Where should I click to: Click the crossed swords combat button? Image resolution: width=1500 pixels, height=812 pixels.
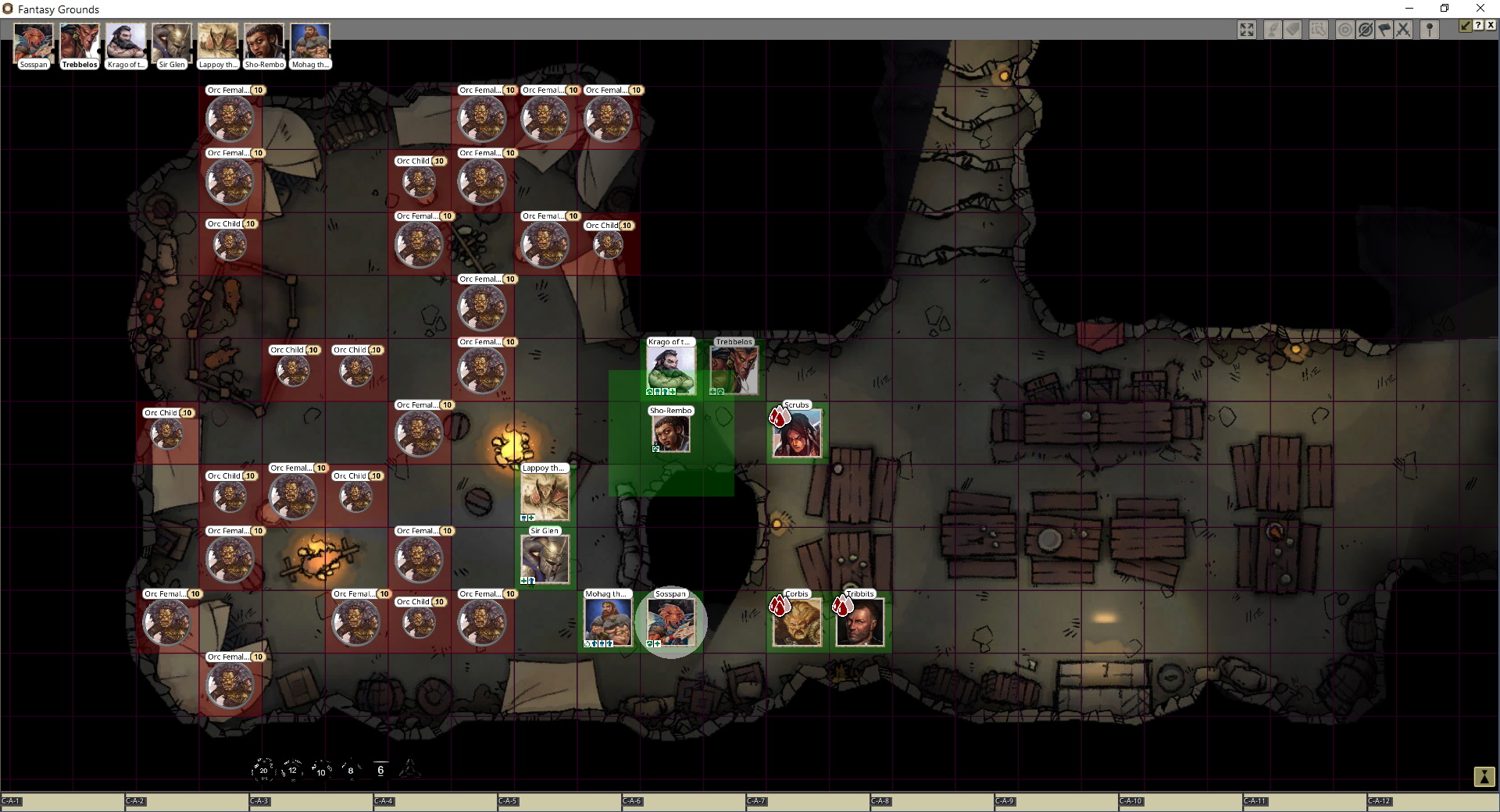click(x=1404, y=30)
